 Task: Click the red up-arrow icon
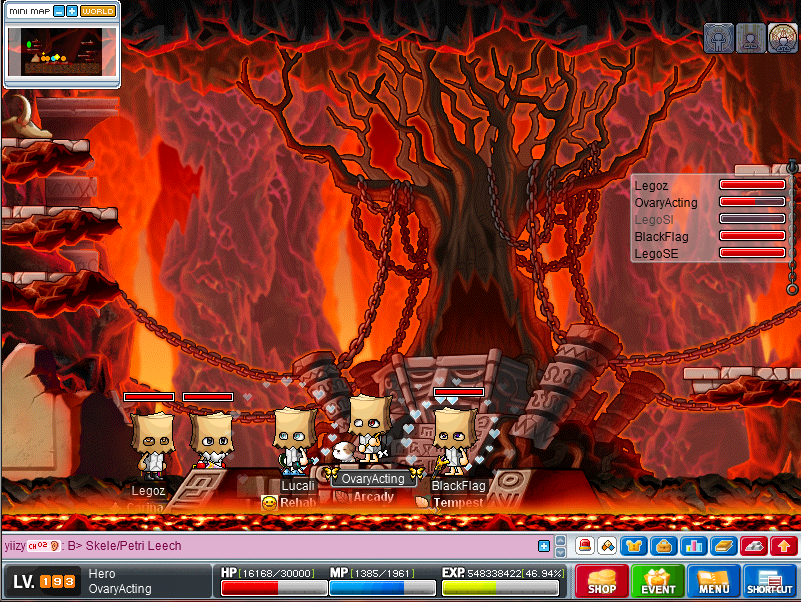(784, 546)
